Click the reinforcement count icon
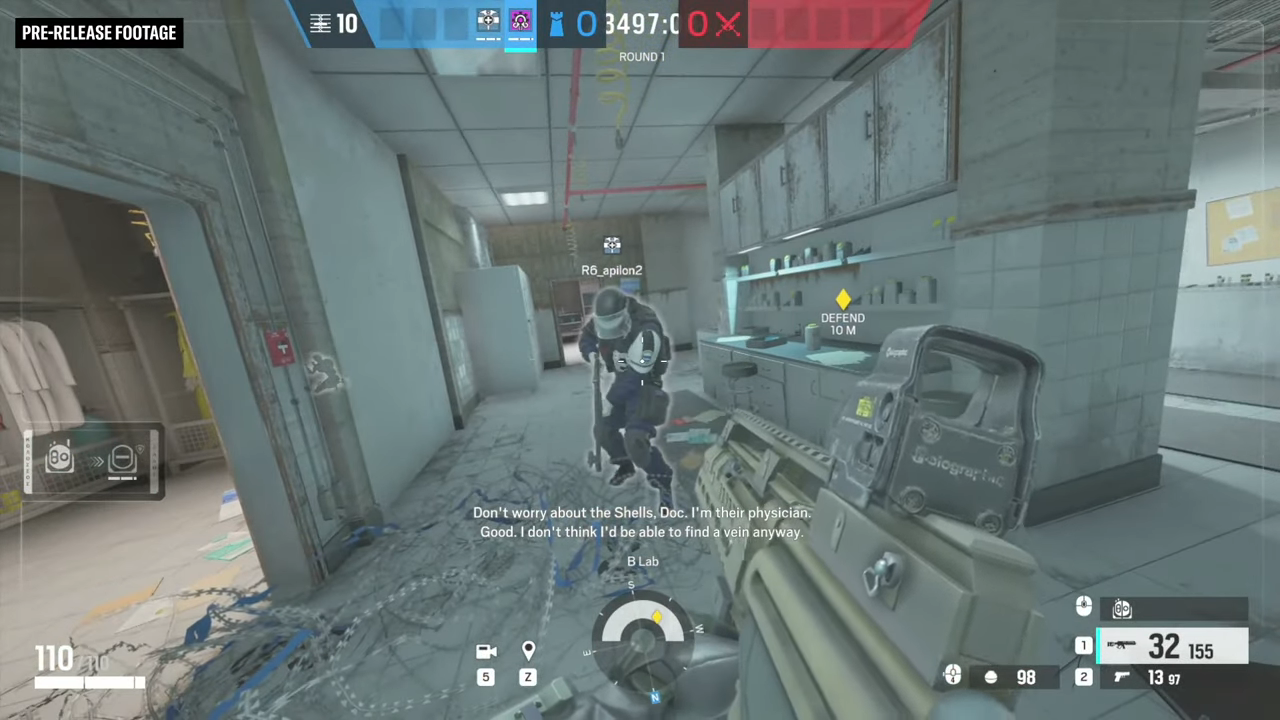 (320, 23)
